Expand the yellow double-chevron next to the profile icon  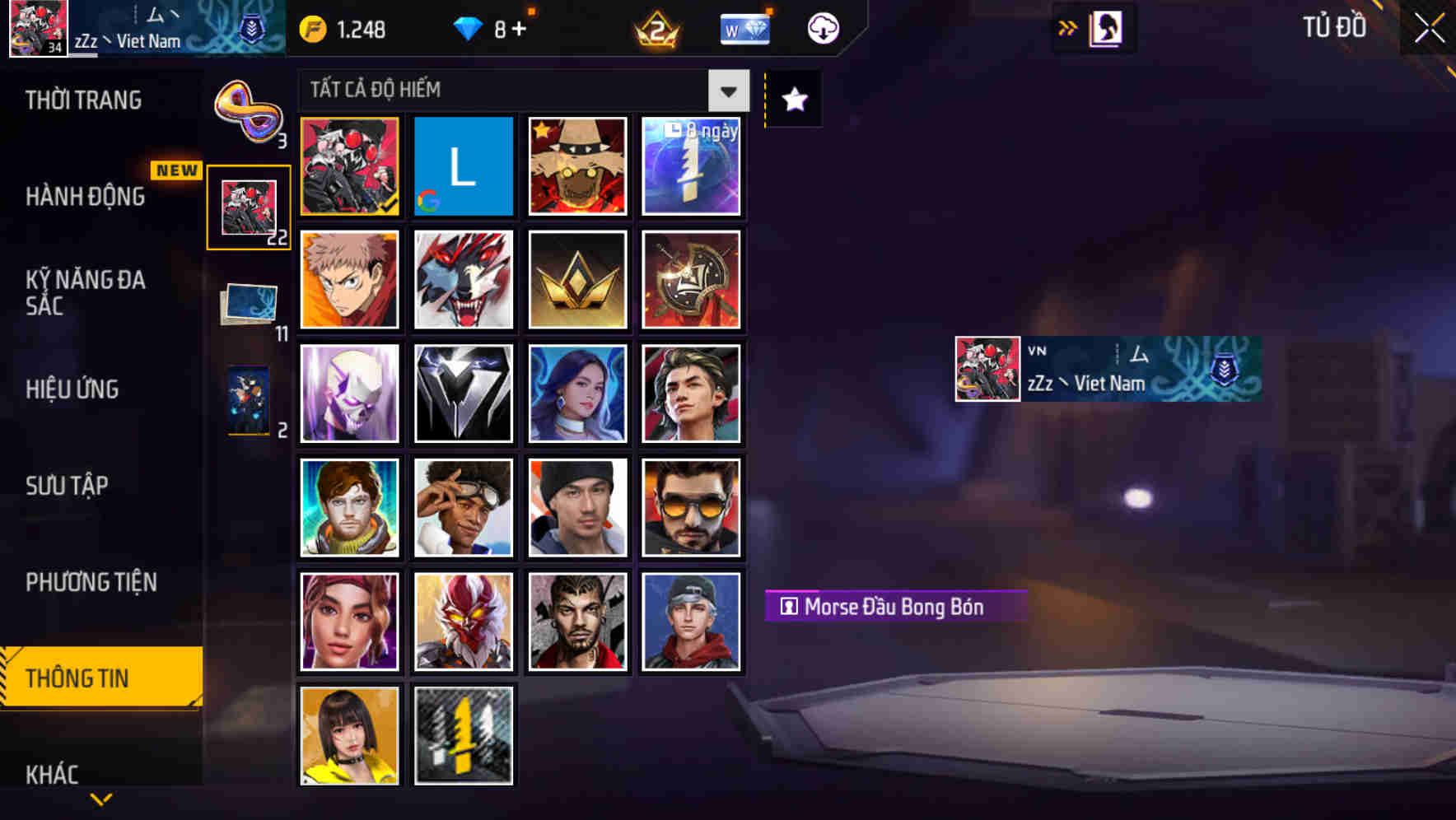(1068, 27)
